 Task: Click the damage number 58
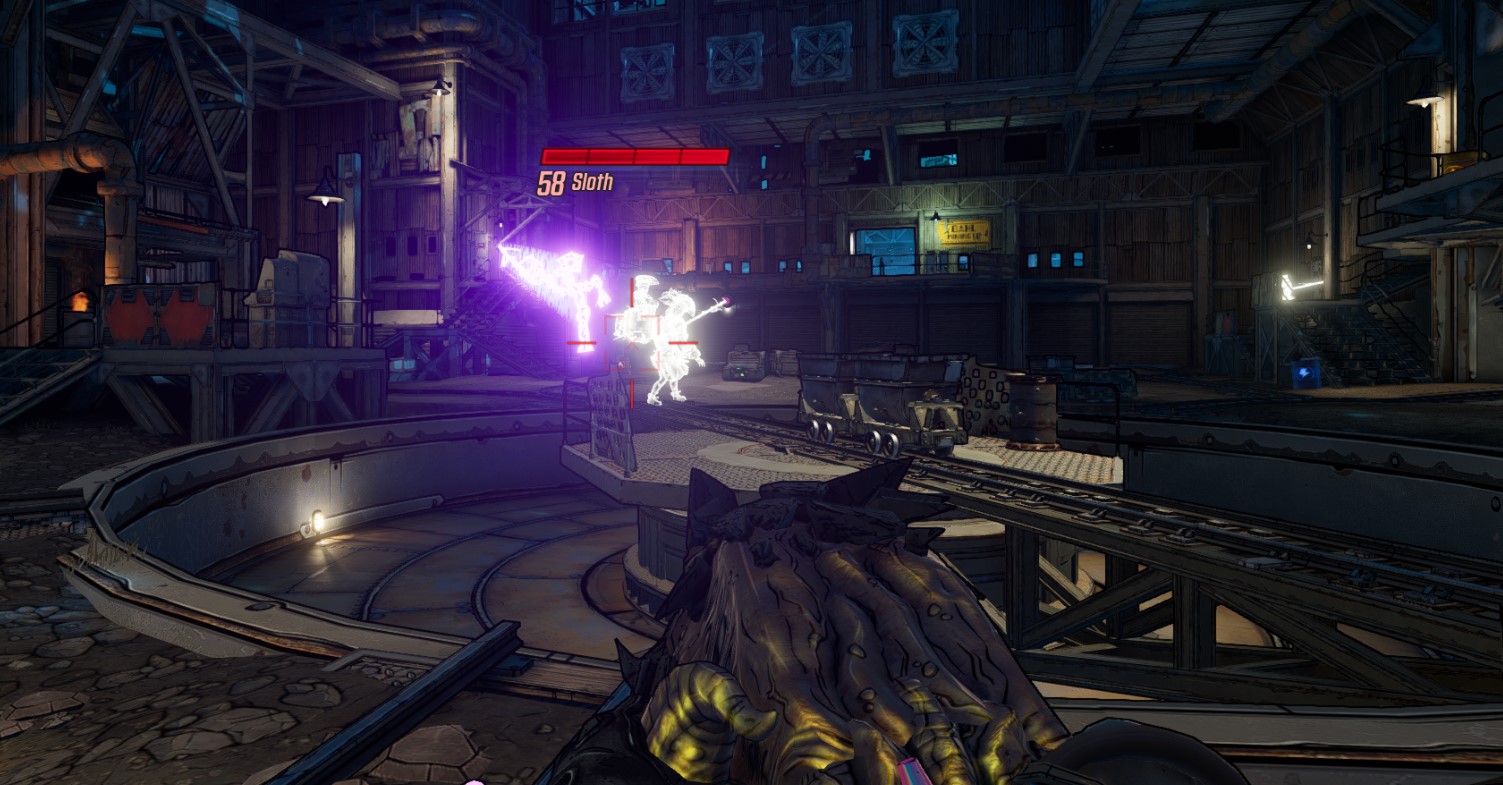pos(551,184)
